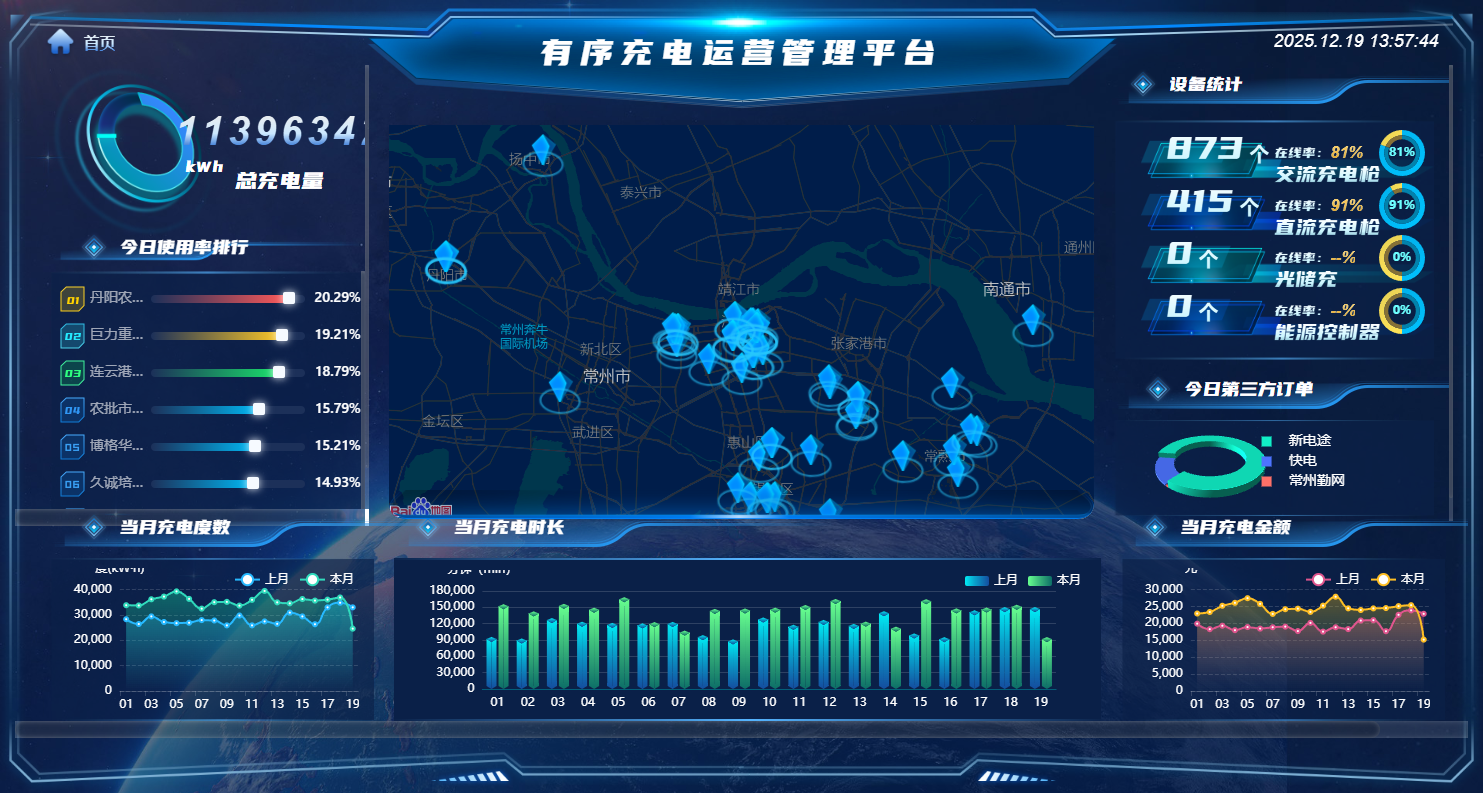Click the home icon beside 首页
This screenshot has width=1483, height=793.
pyautogui.click(x=62, y=42)
